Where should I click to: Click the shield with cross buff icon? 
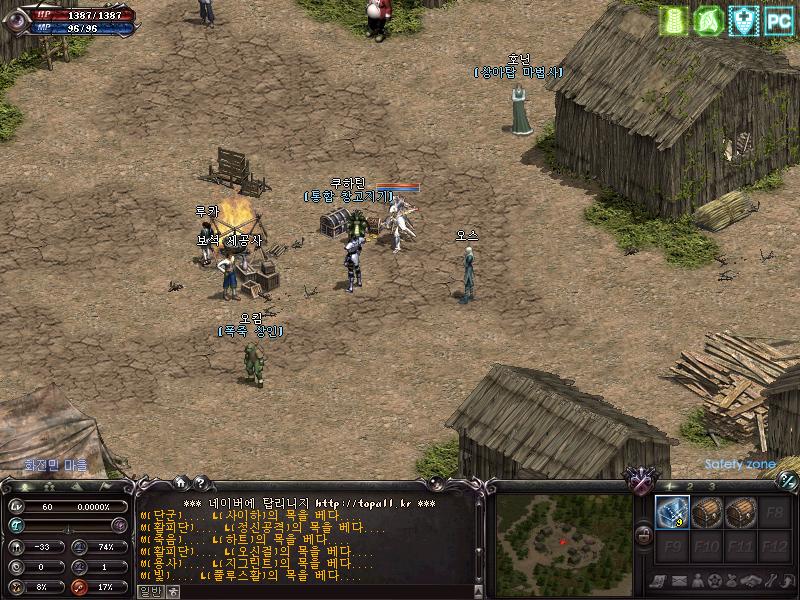pyautogui.click(x=743, y=20)
